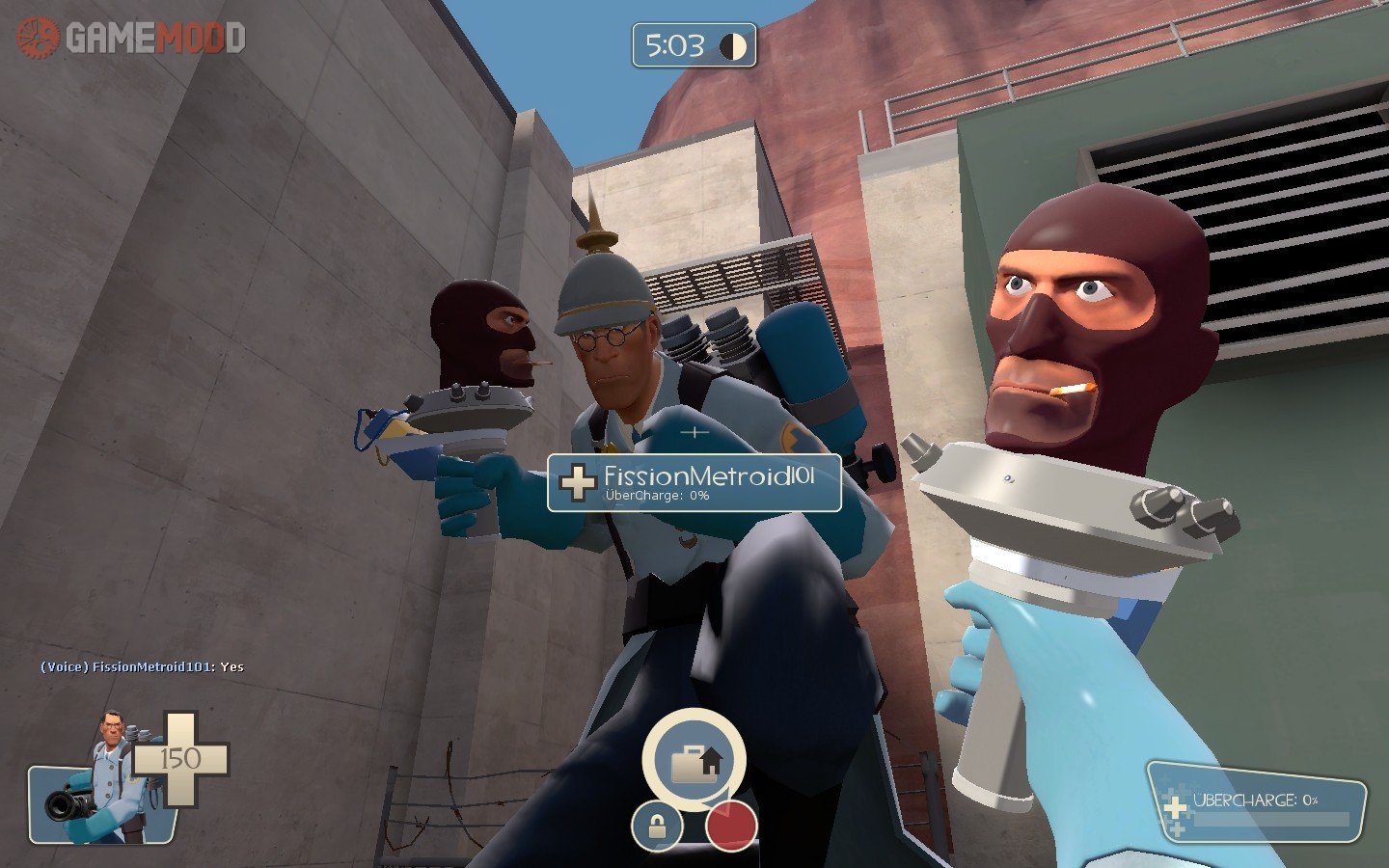Viewport: 1389px width, 868px height.
Task: Select the locked control point icon
Action: coord(657,827)
